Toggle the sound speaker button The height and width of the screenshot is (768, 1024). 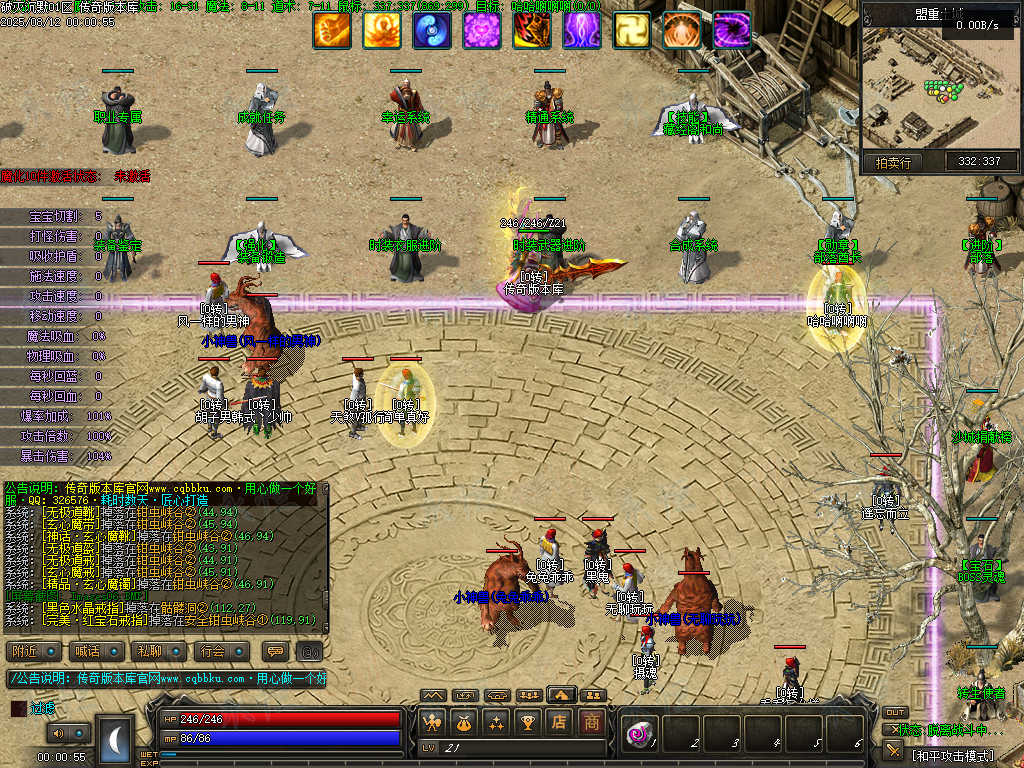58,733
